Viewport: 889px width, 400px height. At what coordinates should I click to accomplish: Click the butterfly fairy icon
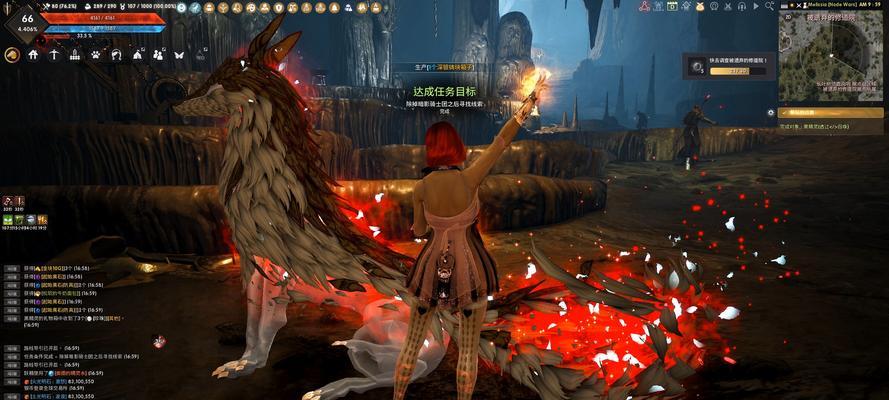coord(179,55)
